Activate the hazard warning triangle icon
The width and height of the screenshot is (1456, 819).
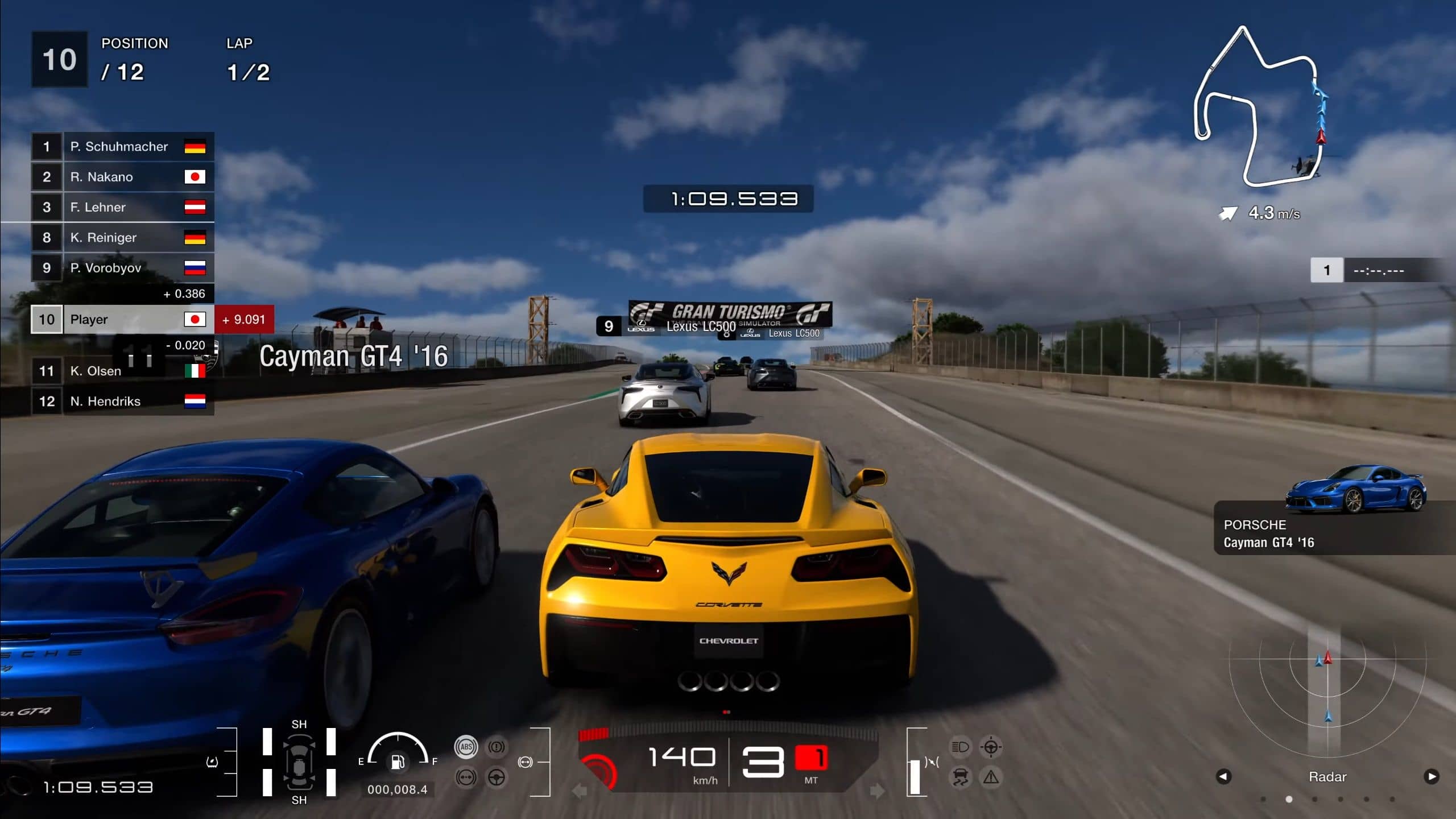click(991, 777)
